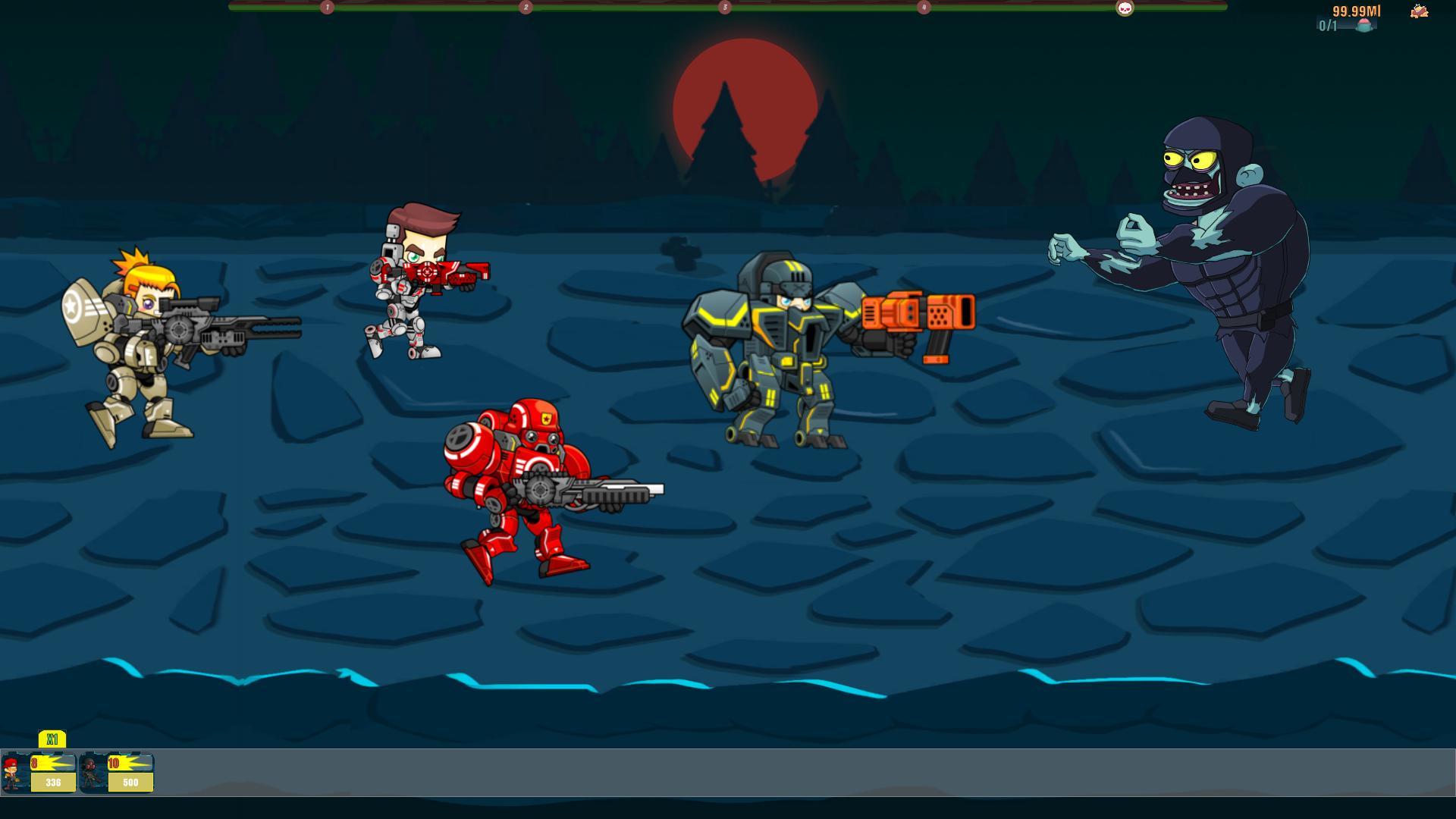This screenshot has height=819, width=1456.
Task: Click wave marker 4 on the progress bar
Action: (x=923, y=7)
